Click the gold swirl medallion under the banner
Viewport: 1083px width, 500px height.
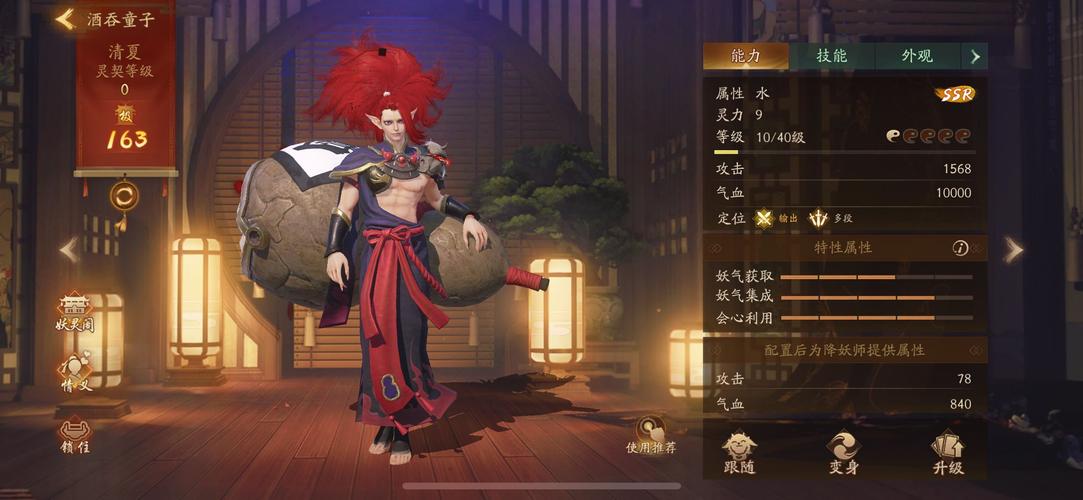click(124, 195)
